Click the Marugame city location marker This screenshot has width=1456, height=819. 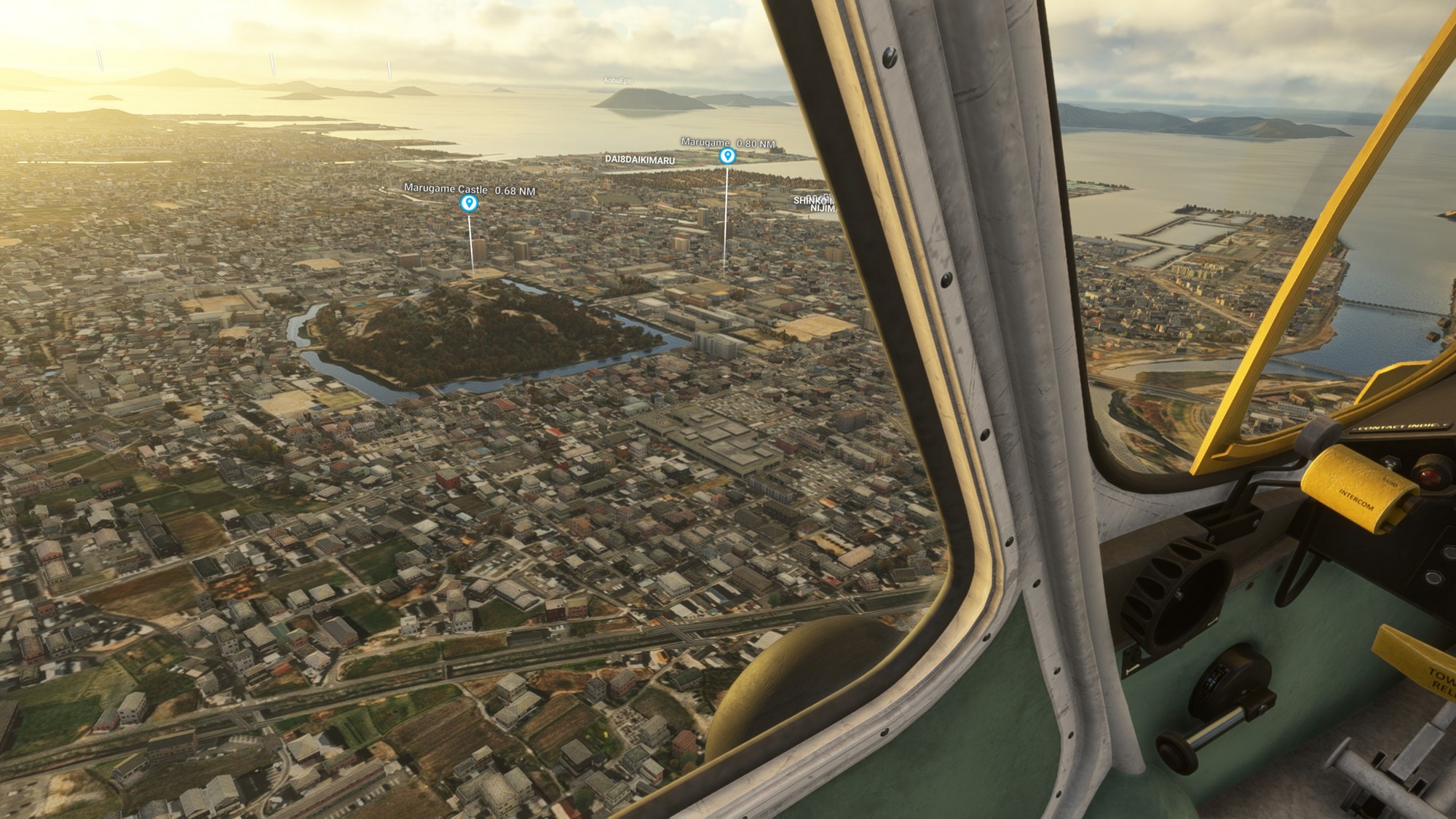coord(727,155)
